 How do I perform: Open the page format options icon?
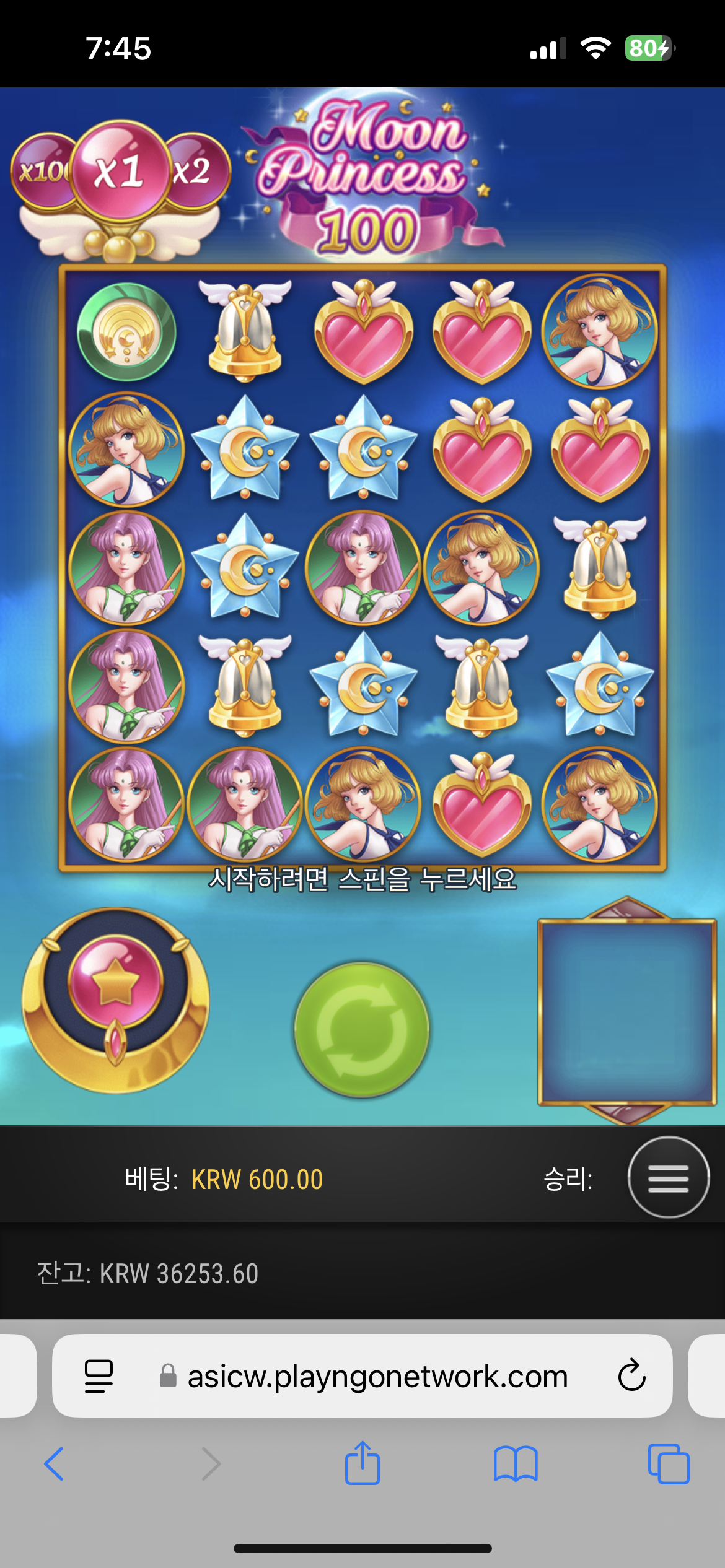(x=99, y=1376)
